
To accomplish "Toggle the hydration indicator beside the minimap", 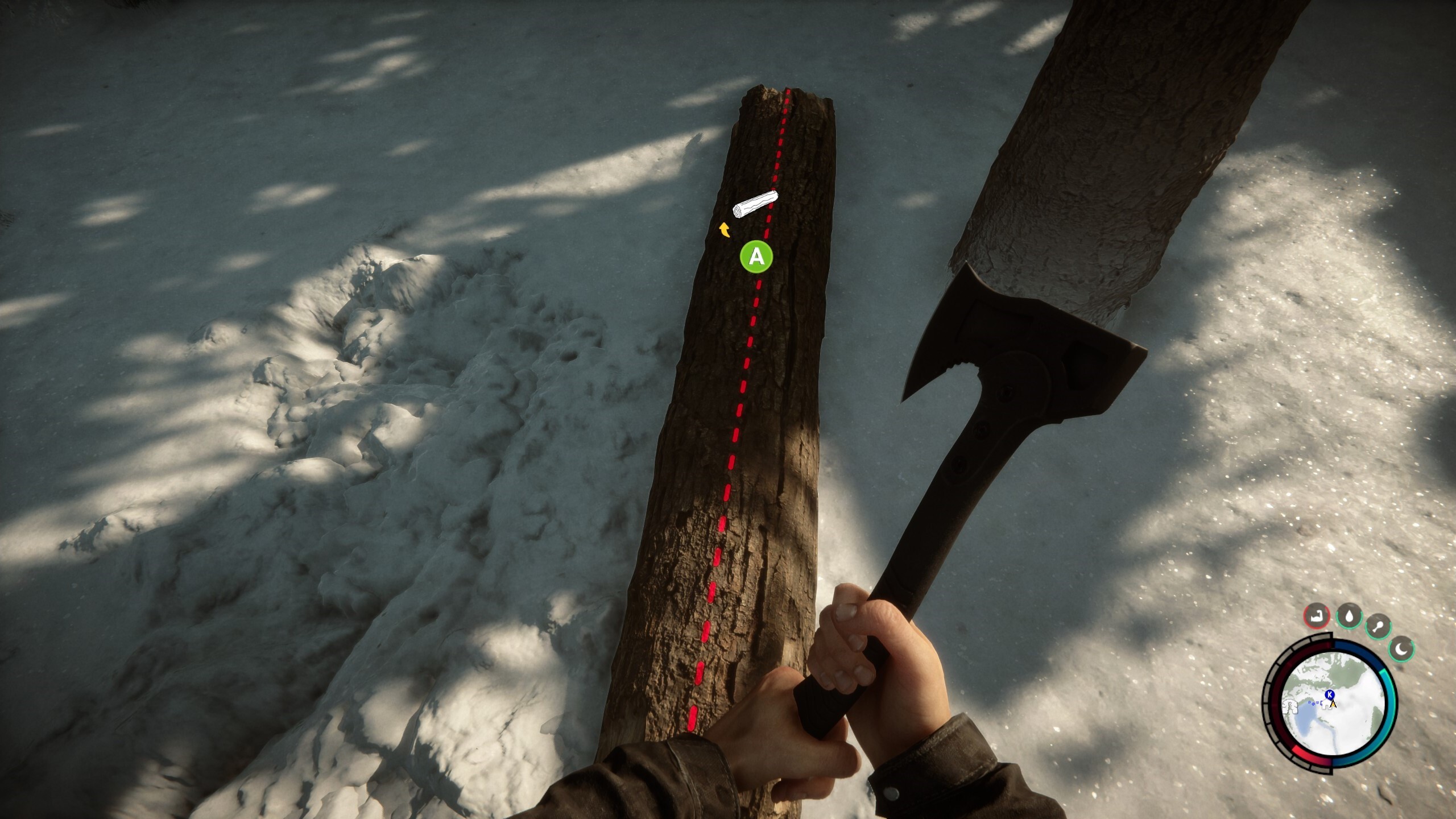I will point(1349,617).
